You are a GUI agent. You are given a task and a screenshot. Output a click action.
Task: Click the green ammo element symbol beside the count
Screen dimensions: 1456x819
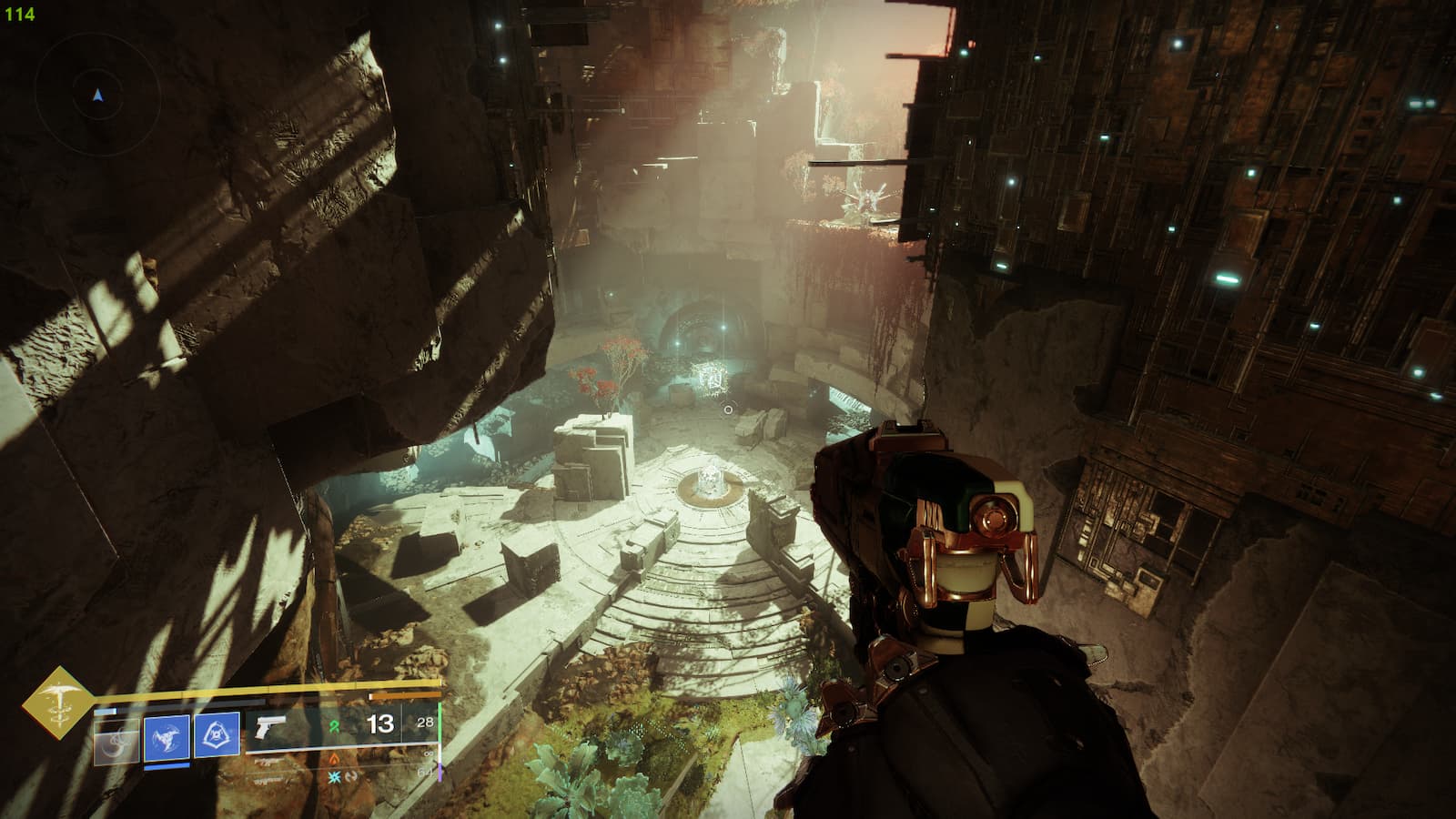pyautogui.click(x=334, y=726)
